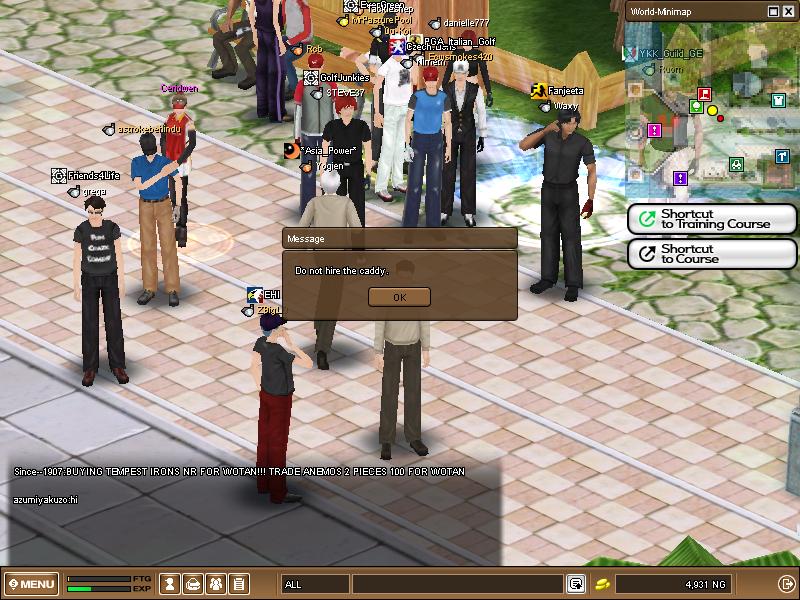Viewport: 800px width, 600px height.
Task: Choose the green golf ball minimap marker
Action: click(695, 107)
